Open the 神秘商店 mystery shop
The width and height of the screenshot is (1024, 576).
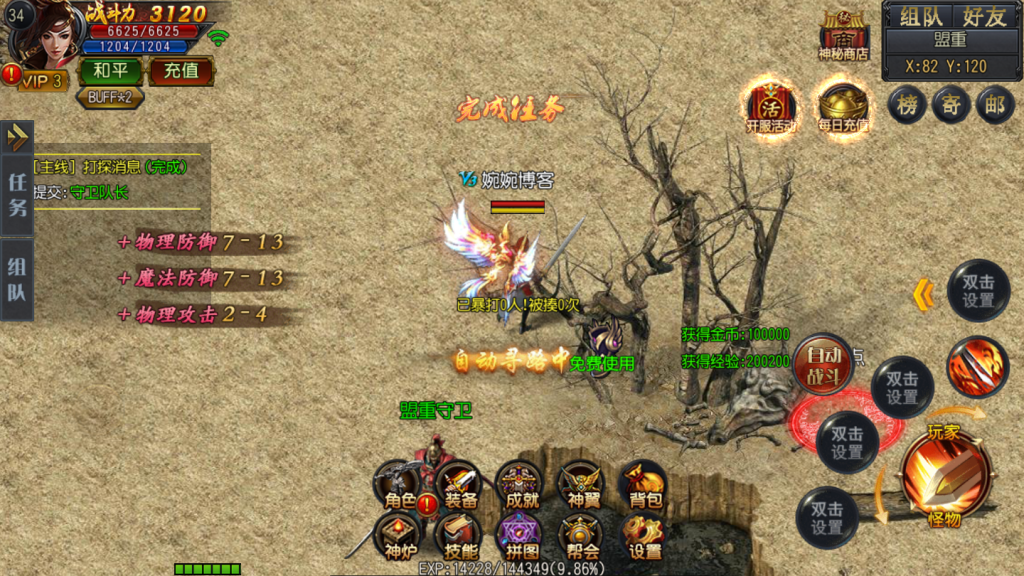(843, 37)
